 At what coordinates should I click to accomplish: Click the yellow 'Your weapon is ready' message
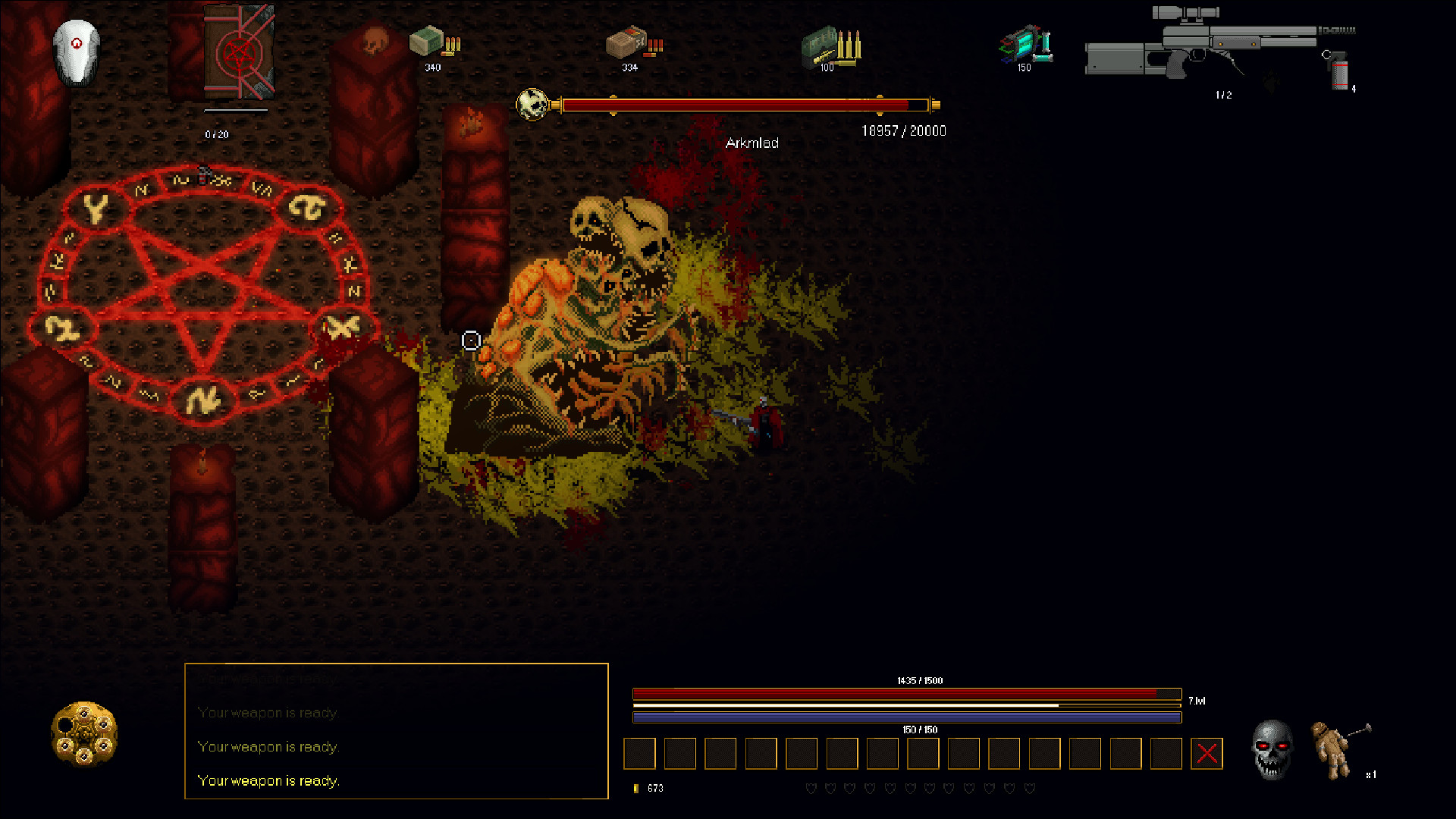click(x=268, y=780)
